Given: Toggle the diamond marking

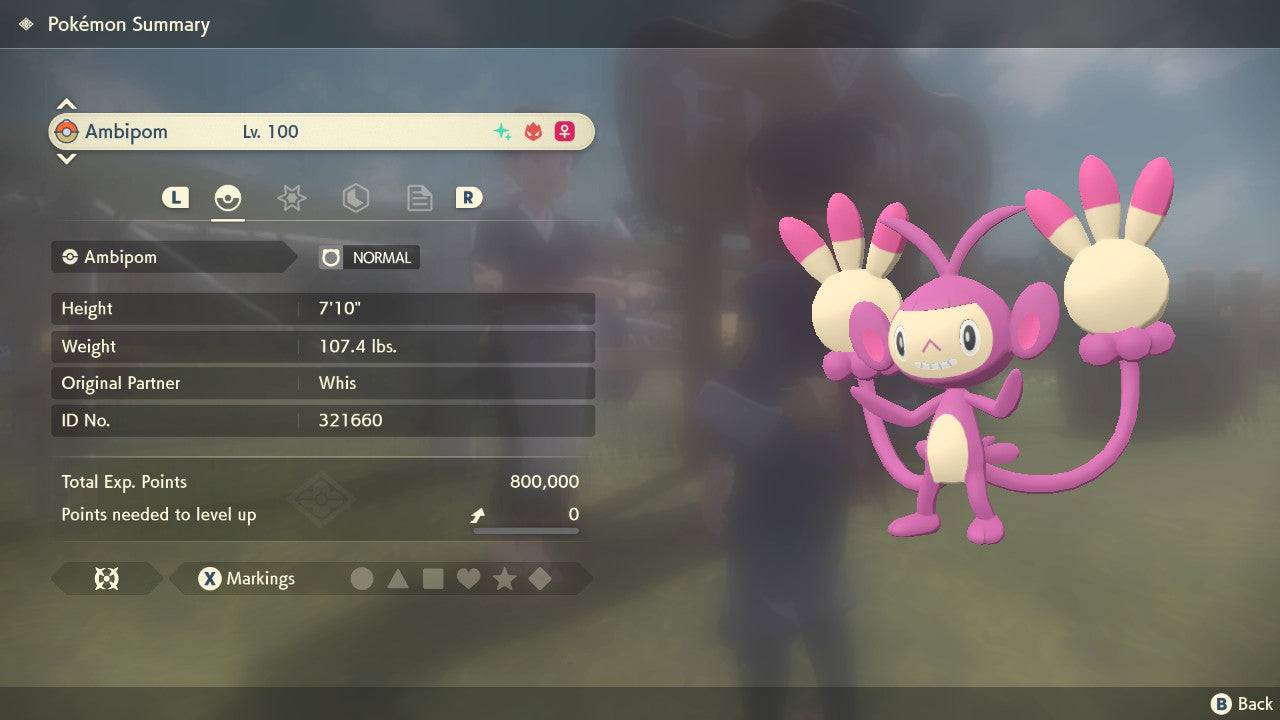Looking at the screenshot, I should click(540, 579).
